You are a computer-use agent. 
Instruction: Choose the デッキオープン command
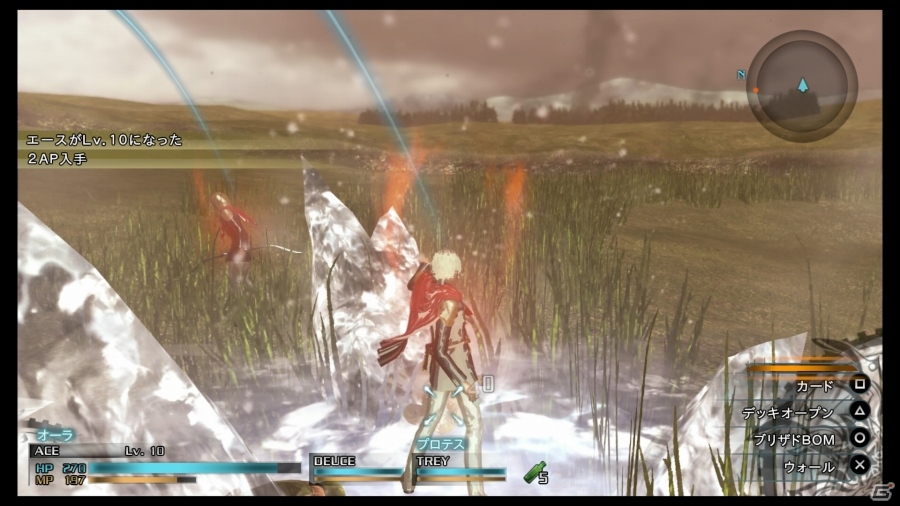[800, 412]
